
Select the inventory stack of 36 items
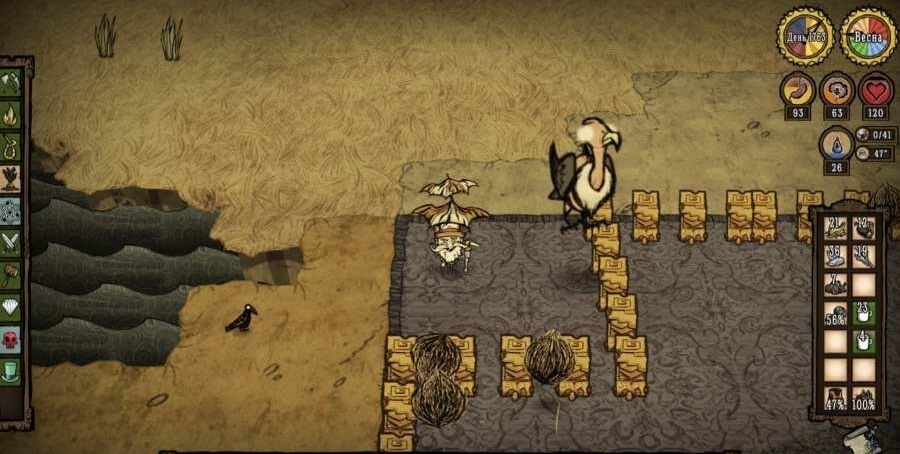[x=836, y=257]
